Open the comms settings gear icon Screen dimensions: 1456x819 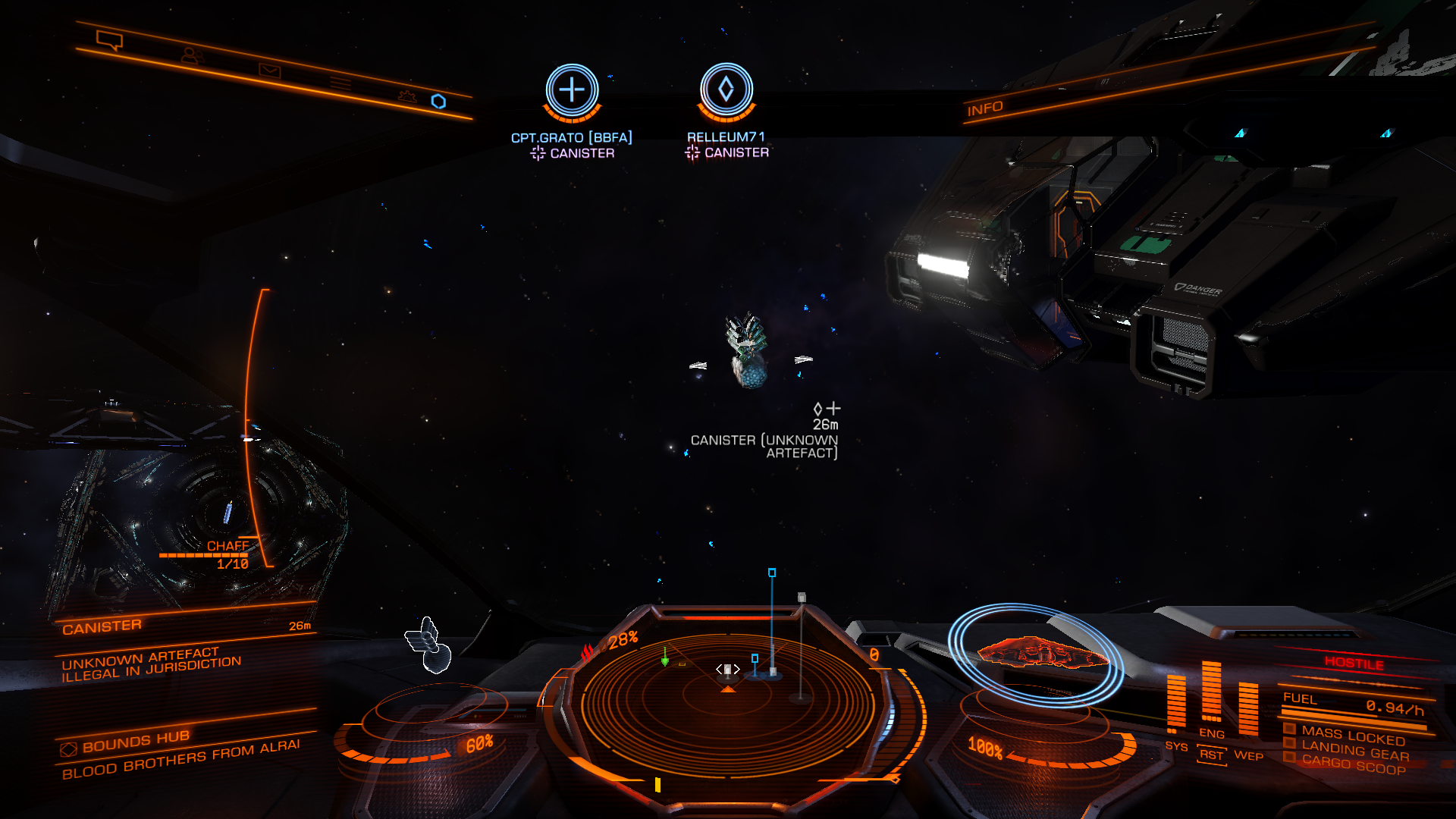pyautogui.click(x=407, y=96)
